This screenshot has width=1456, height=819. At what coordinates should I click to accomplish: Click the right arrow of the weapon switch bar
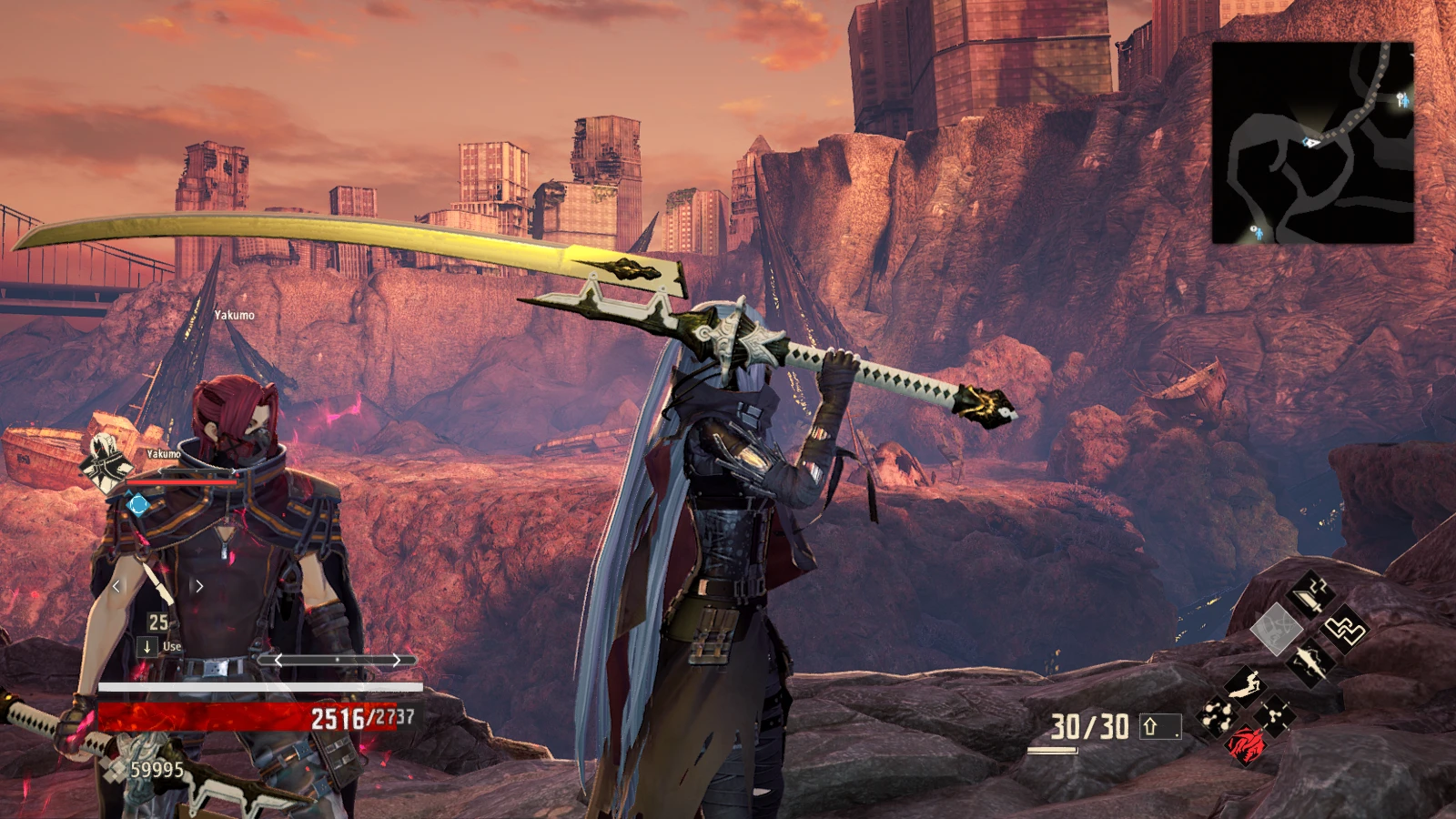click(x=398, y=661)
